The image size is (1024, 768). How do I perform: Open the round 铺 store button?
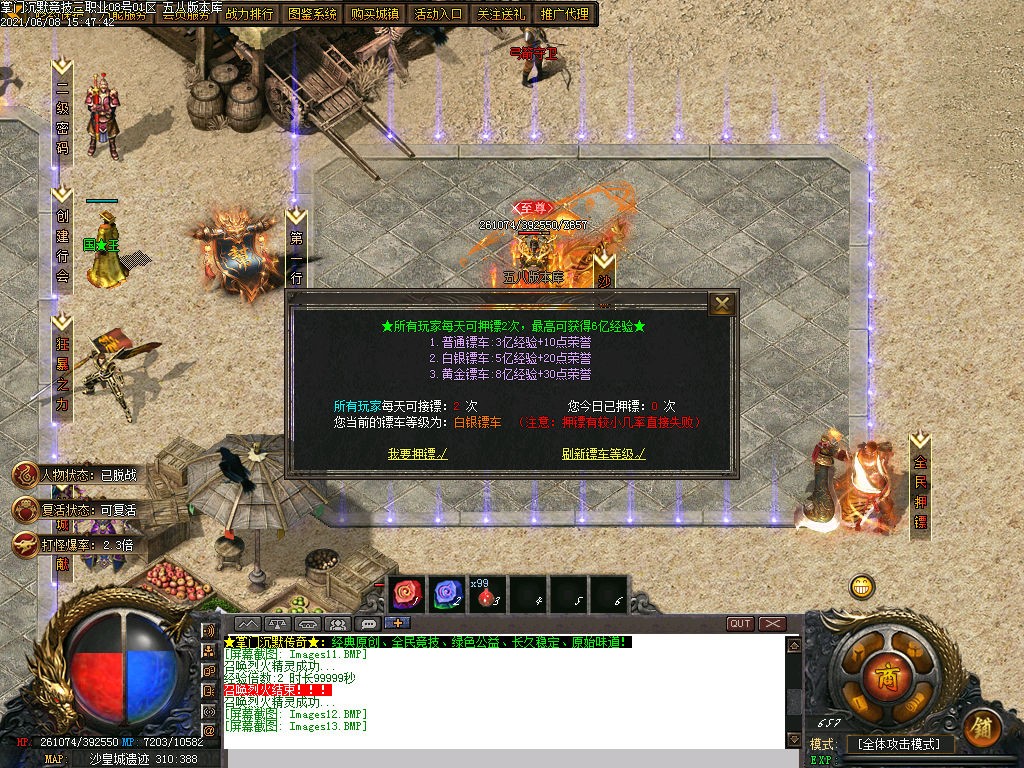[982, 727]
